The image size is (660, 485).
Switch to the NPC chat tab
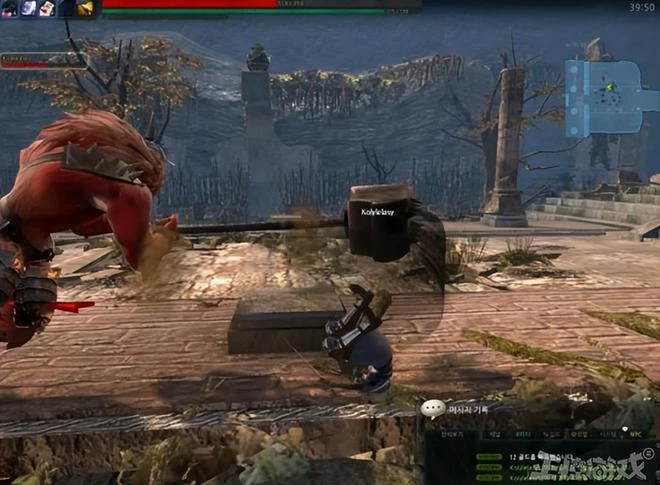[634, 434]
